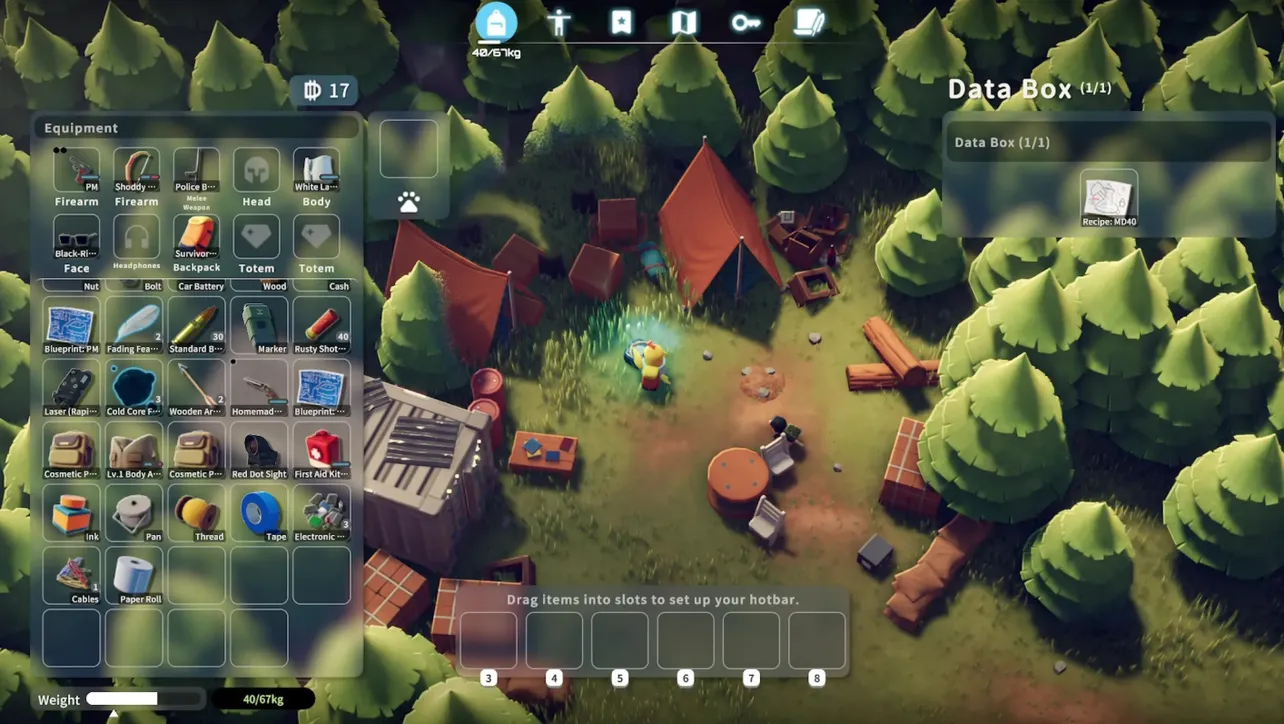This screenshot has width=1284, height=724.
Task: Click the Recipe: MD40 item
Action: [1108, 197]
